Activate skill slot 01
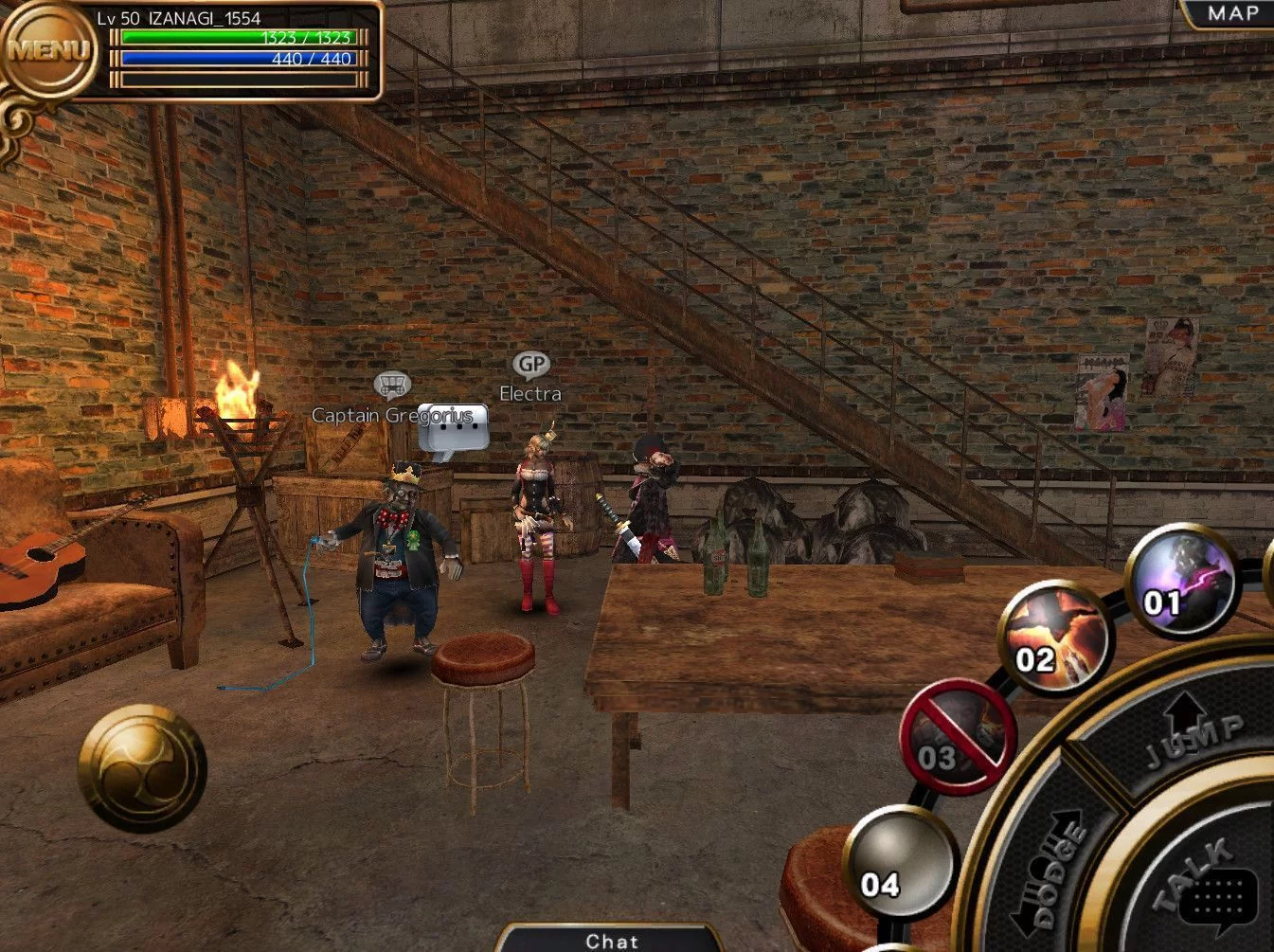1274x952 pixels. pyautogui.click(x=1180, y=580)
